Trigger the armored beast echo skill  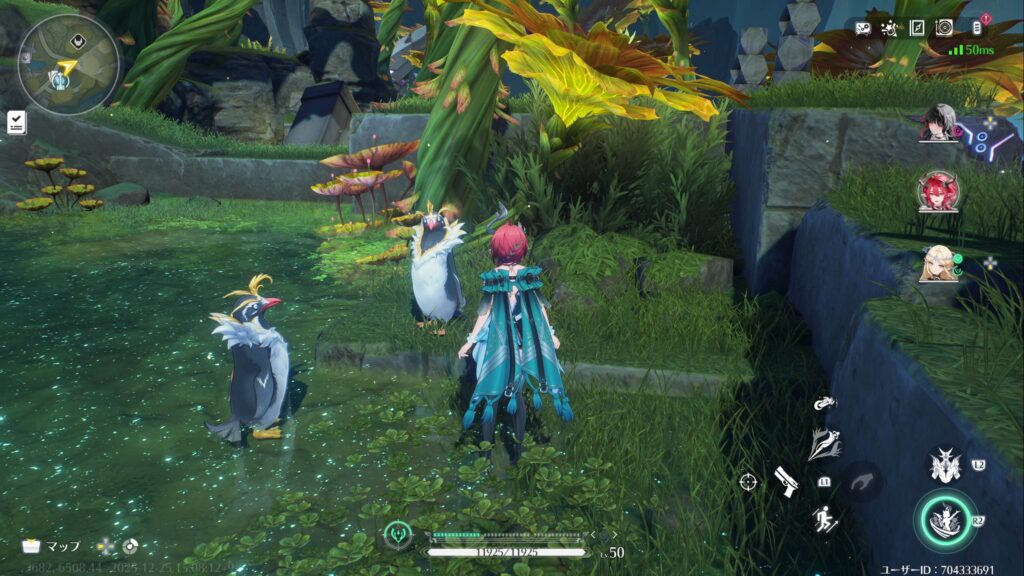click(944, 463)
